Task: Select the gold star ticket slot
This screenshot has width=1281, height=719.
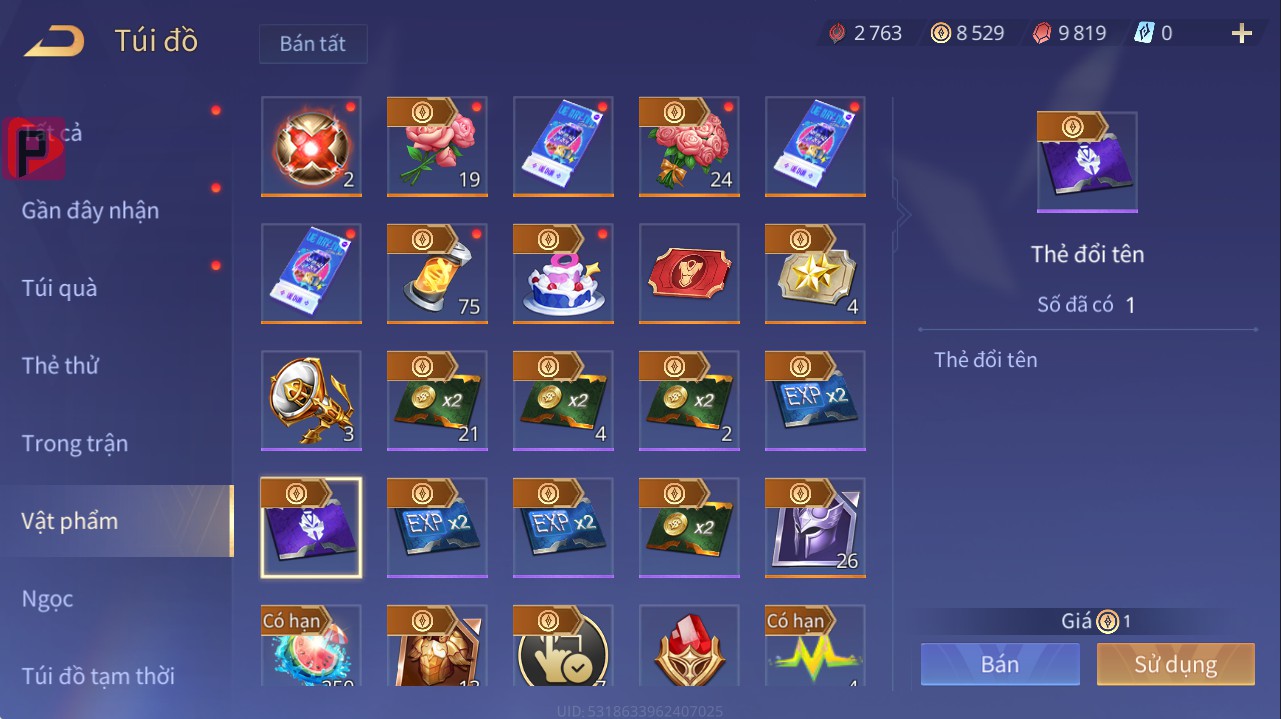Action: coord(815,273)
